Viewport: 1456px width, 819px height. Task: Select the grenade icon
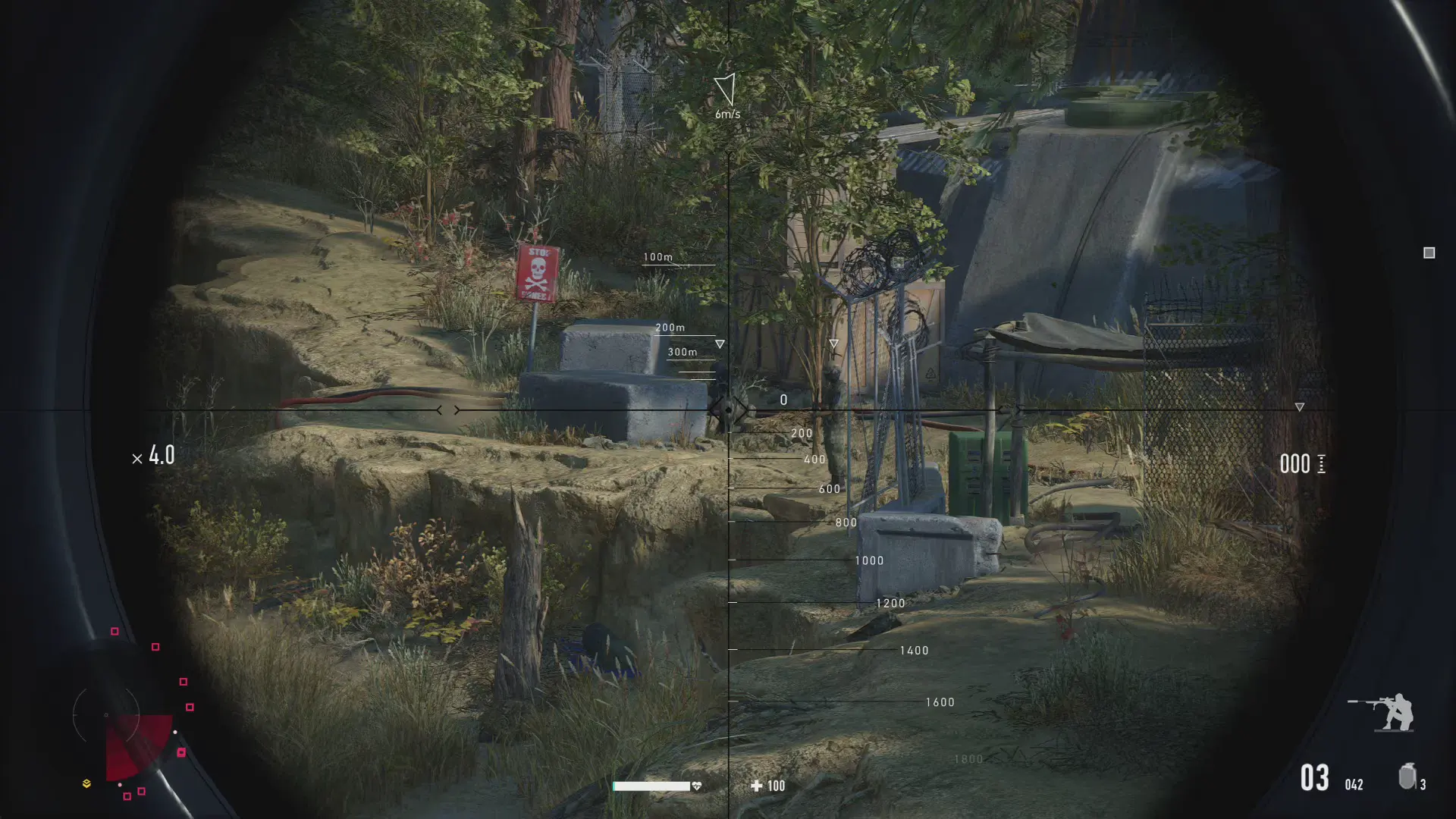pyautogui.click(x=1407, y=777)
